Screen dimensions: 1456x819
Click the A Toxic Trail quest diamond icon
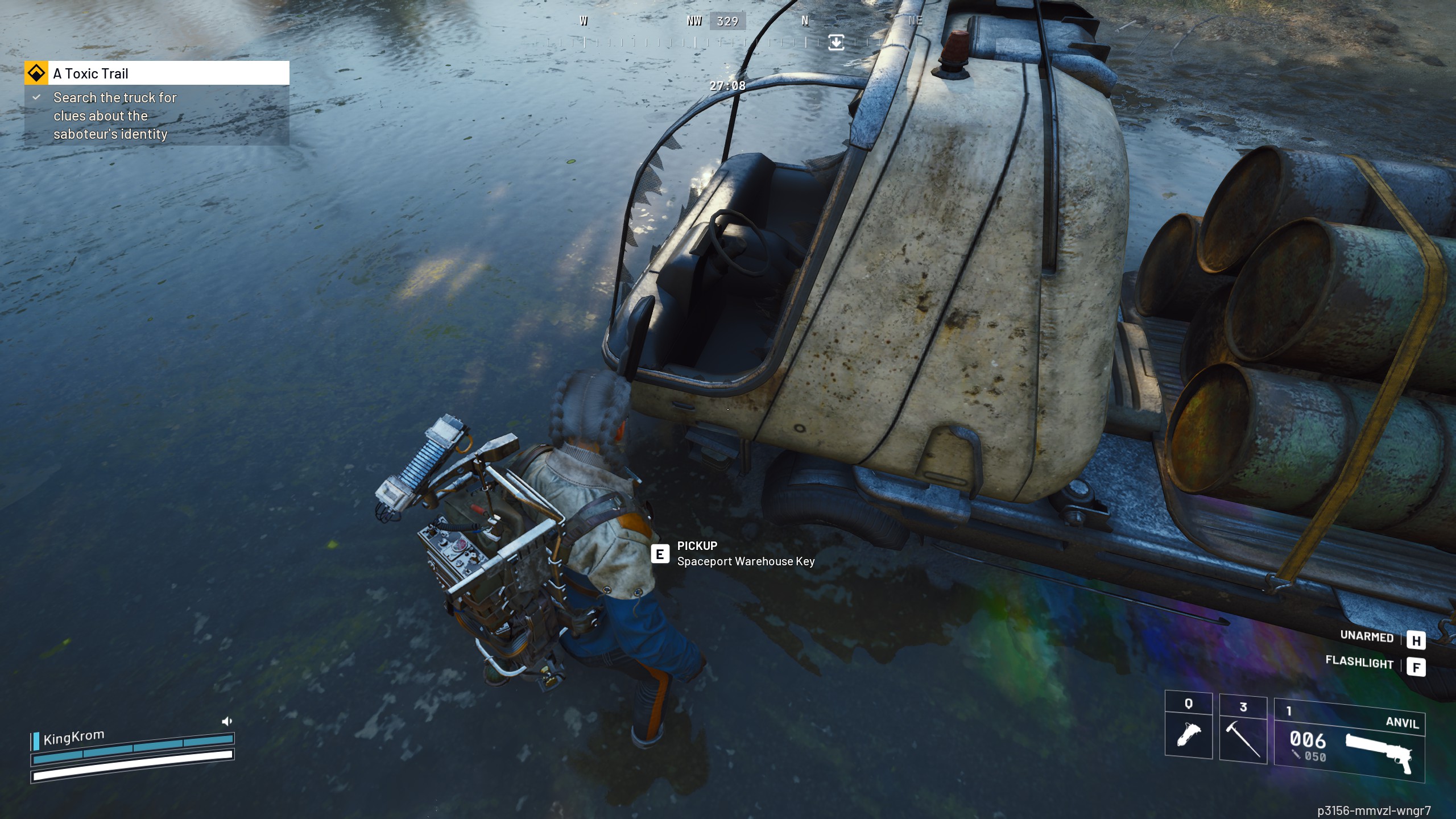pyautogui.click(x=36, y=73)
